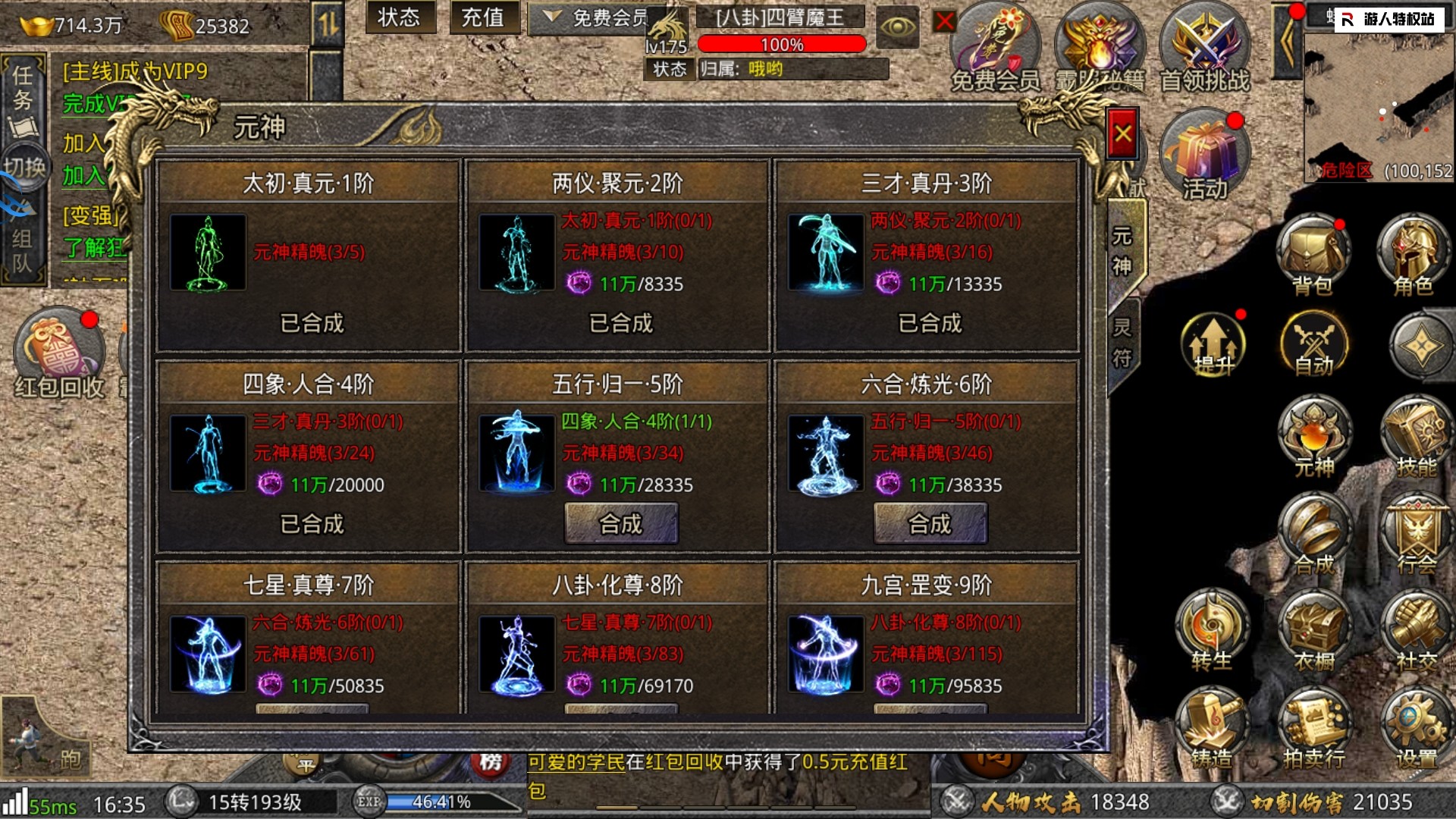This screenshot has width=1456, height=819.
Task: Select the 太初·真元·1阶 spirit thumbnail
Action: [x=208, y=253]
